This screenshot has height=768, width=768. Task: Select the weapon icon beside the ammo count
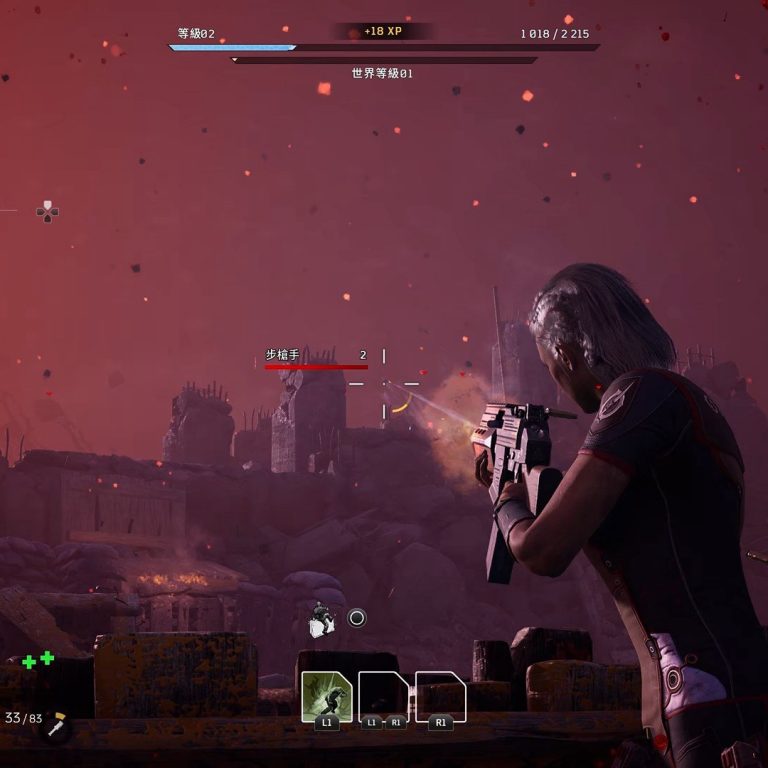click(x=57, y=725)
